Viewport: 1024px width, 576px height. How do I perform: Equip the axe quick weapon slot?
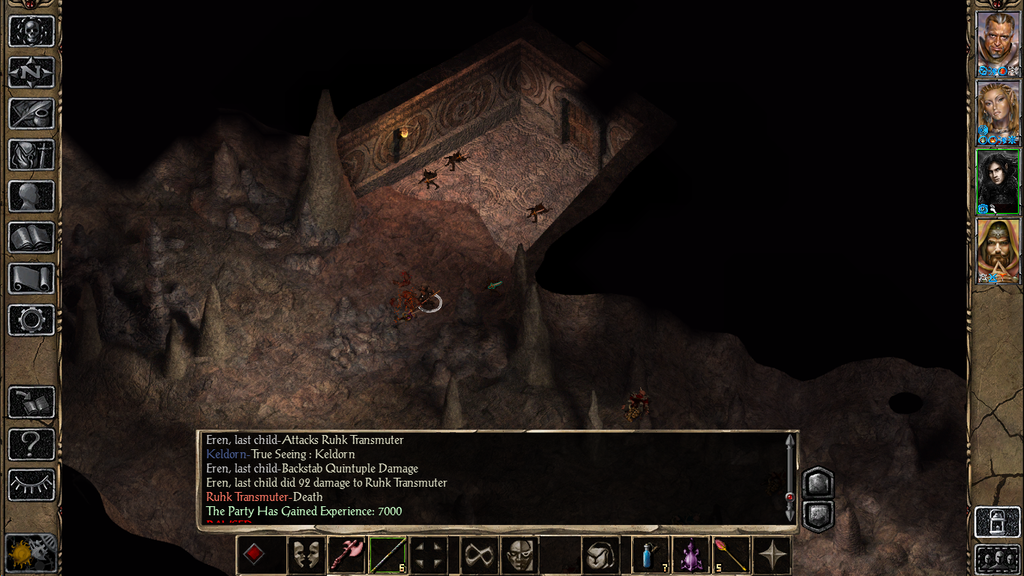pos(347,555)
